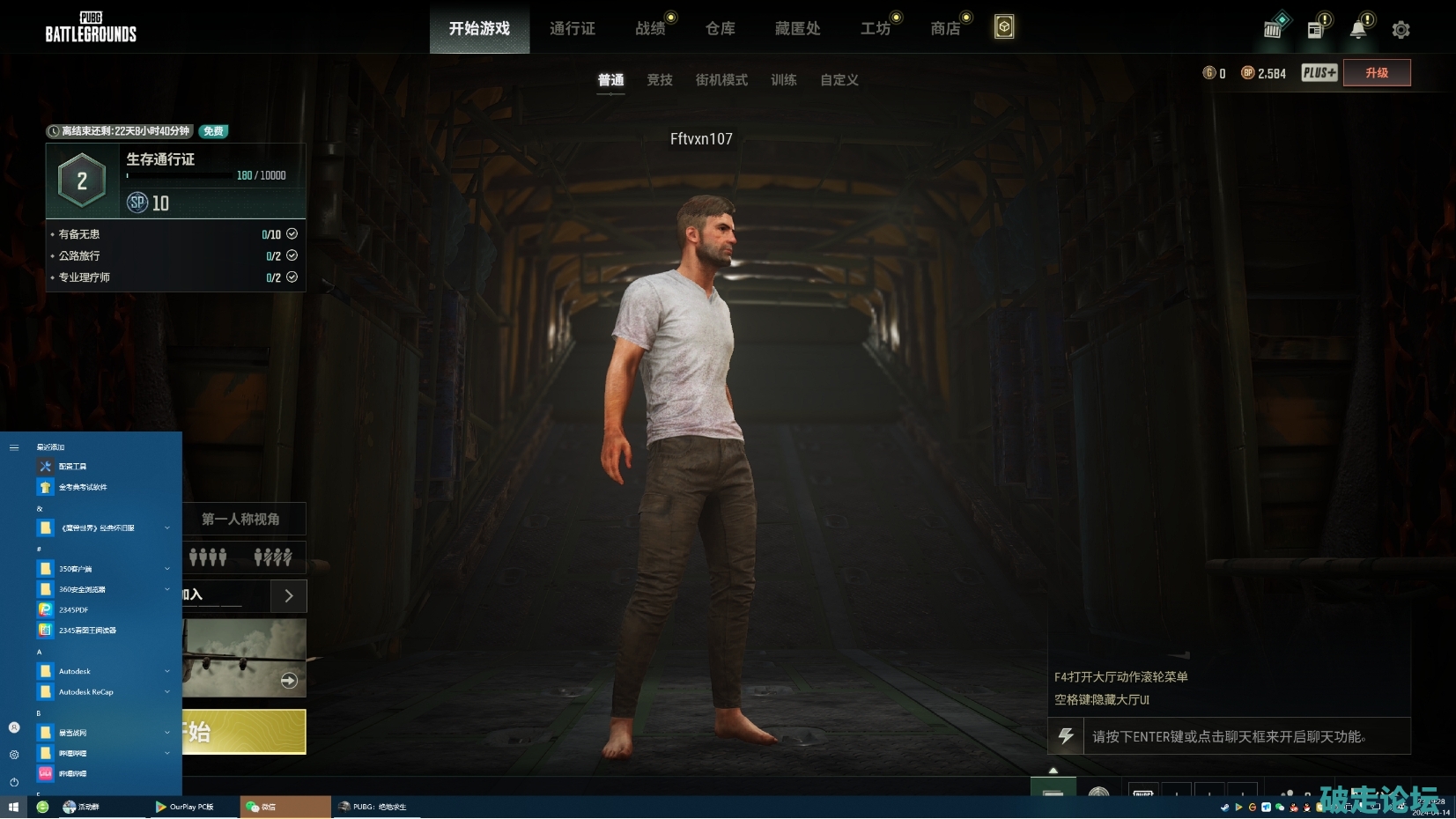Click the yellow start game button
Screen dimensions: 1456x819
(244, 732)
